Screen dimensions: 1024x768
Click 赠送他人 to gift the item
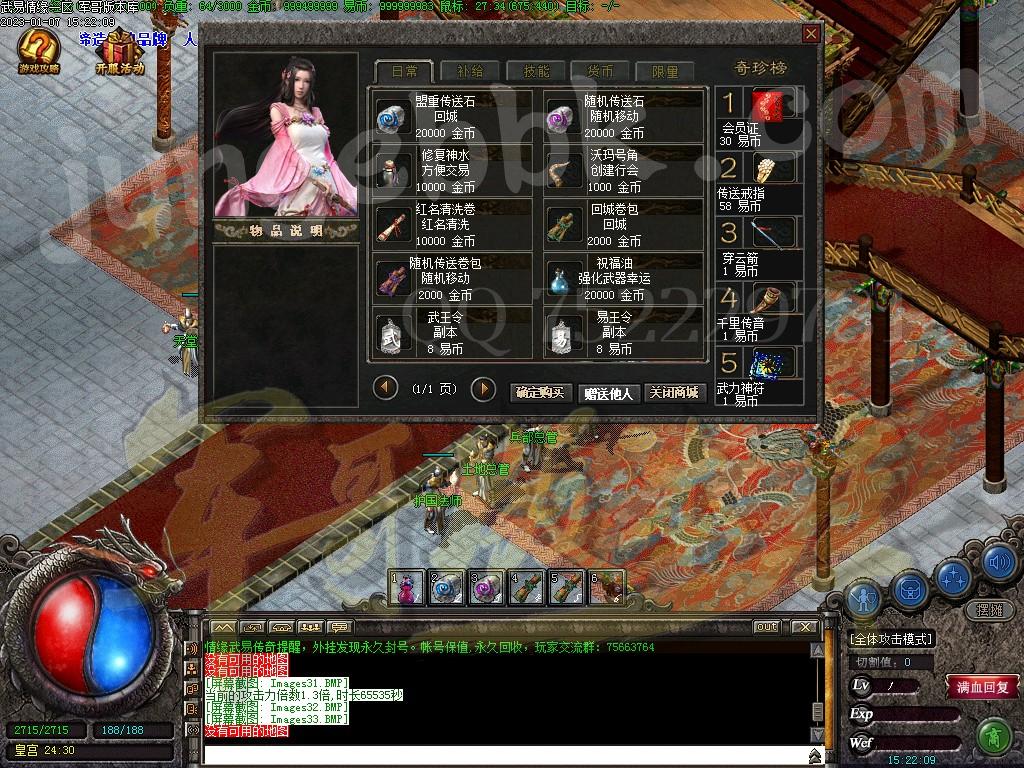point(608,393)
